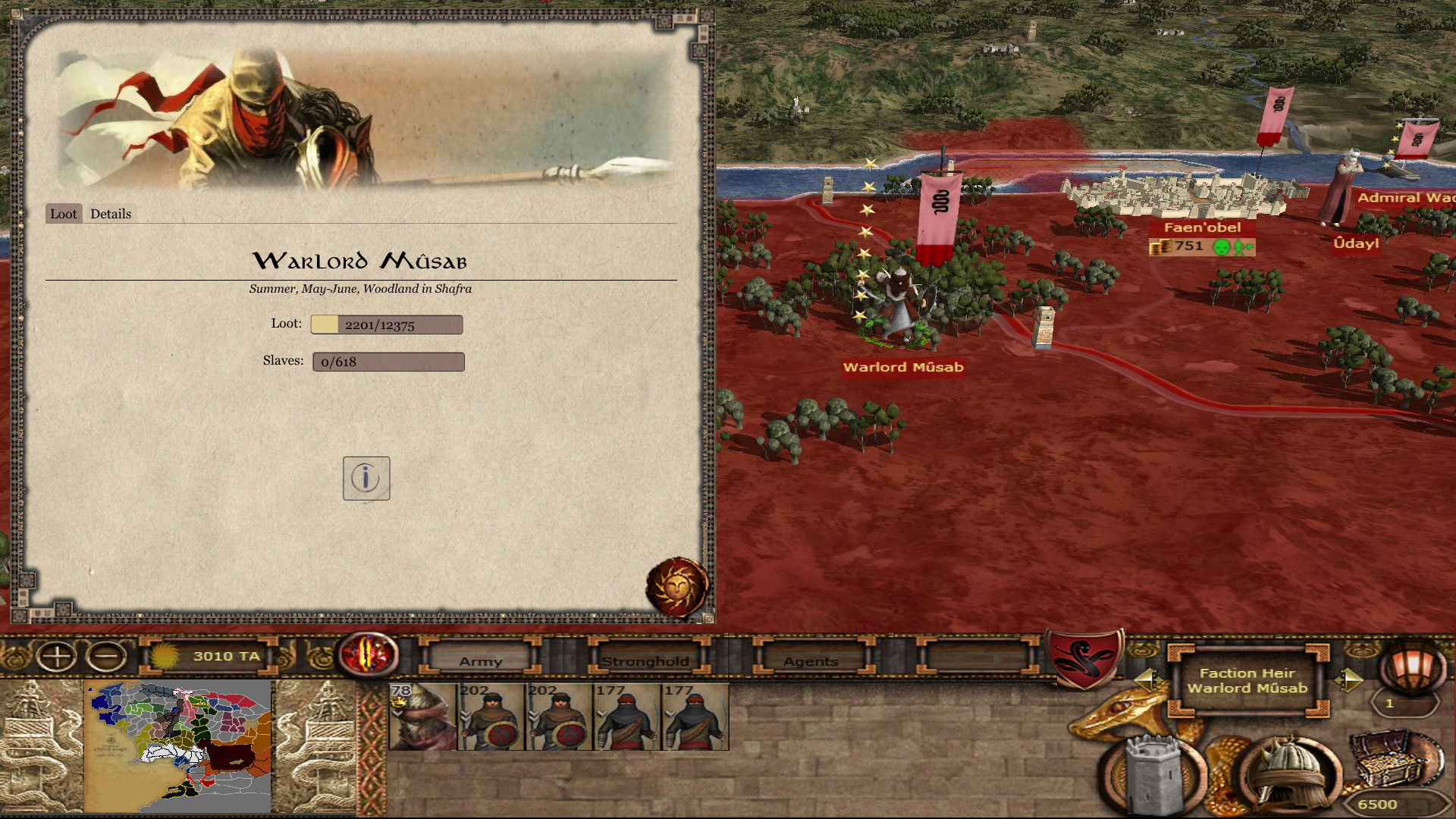The image size is (1456, 819).
Task: Select the last 177-soldier unit card
Action: coord(695,717)
